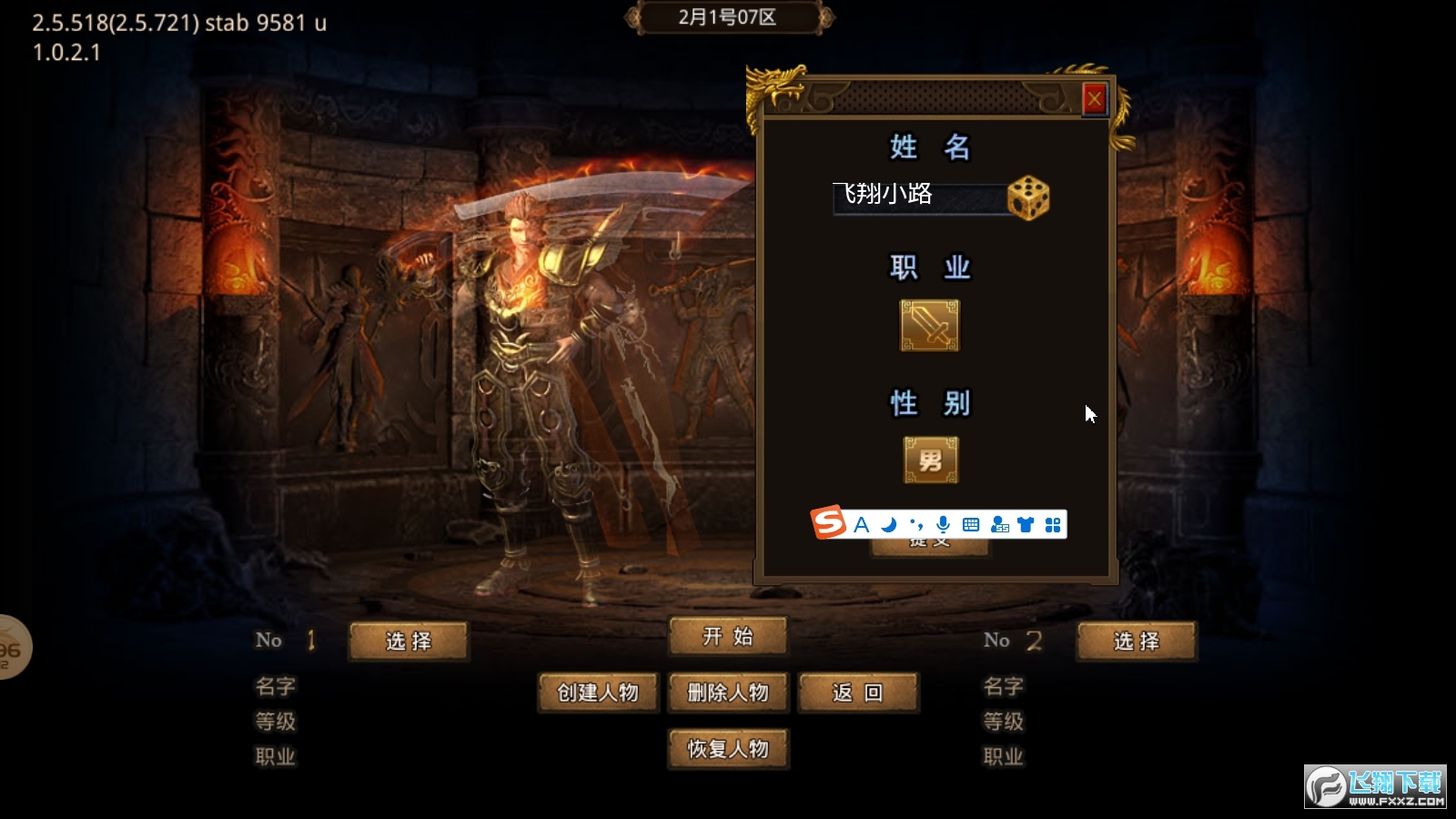Close the character creation panel
This screenshot has width=1456, height=819.
(x=1094, y=98)
